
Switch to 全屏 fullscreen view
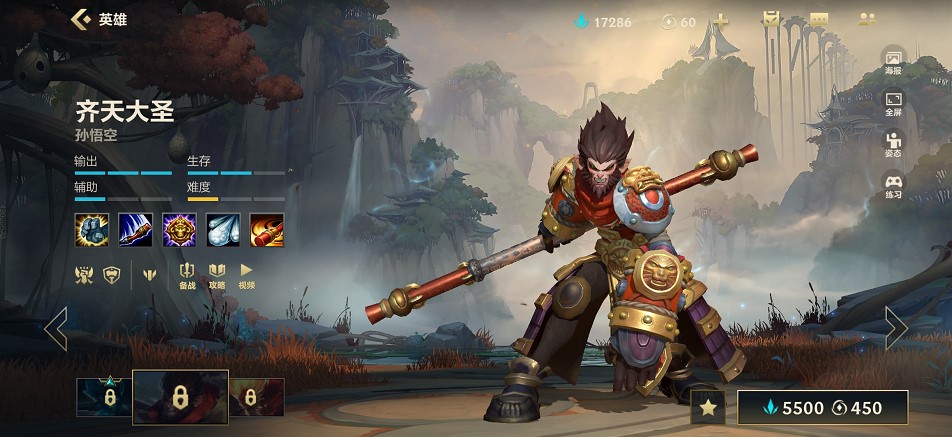pyautogui.click(x=893, y=103)
